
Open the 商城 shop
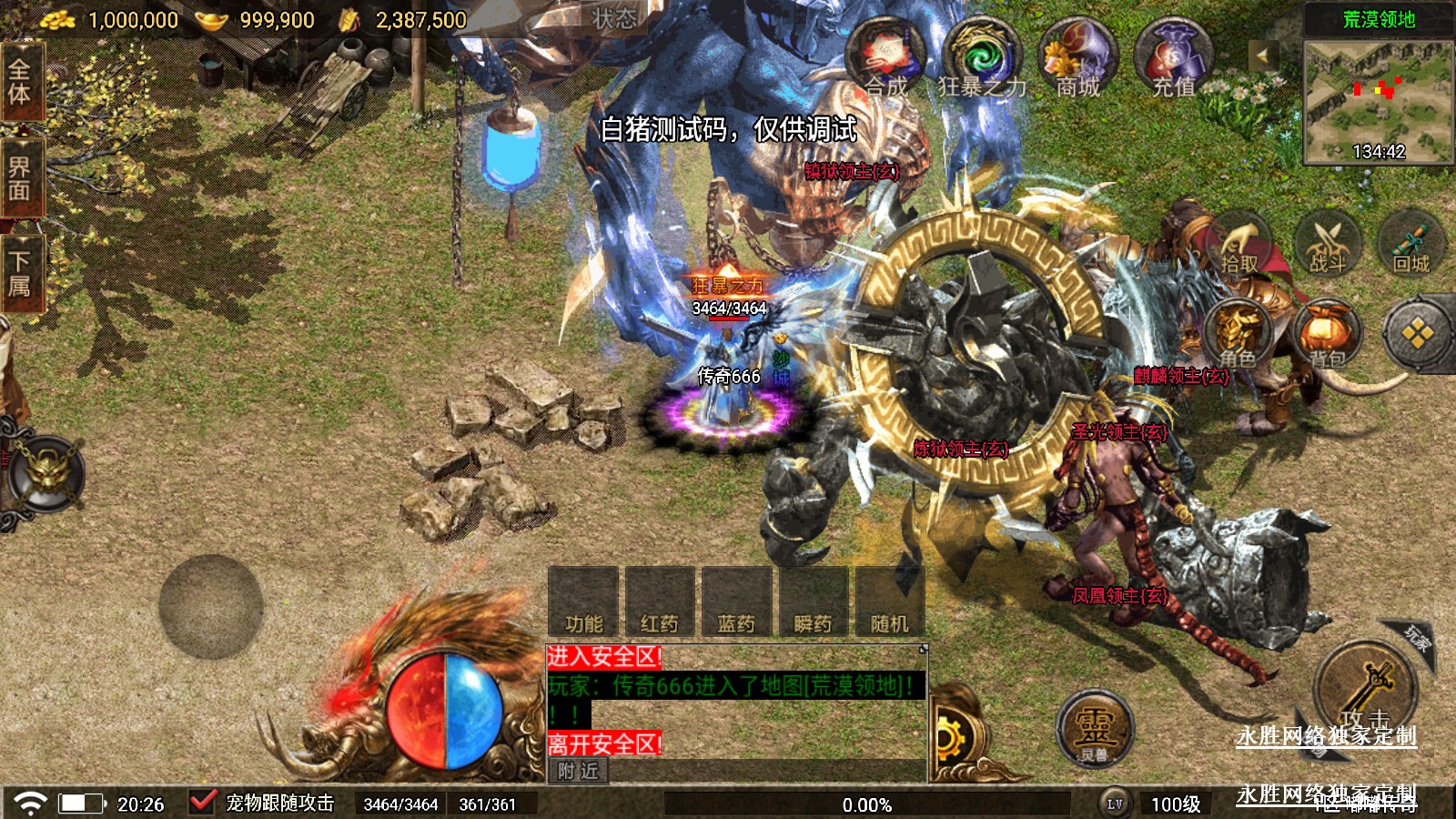point(1078,58)
